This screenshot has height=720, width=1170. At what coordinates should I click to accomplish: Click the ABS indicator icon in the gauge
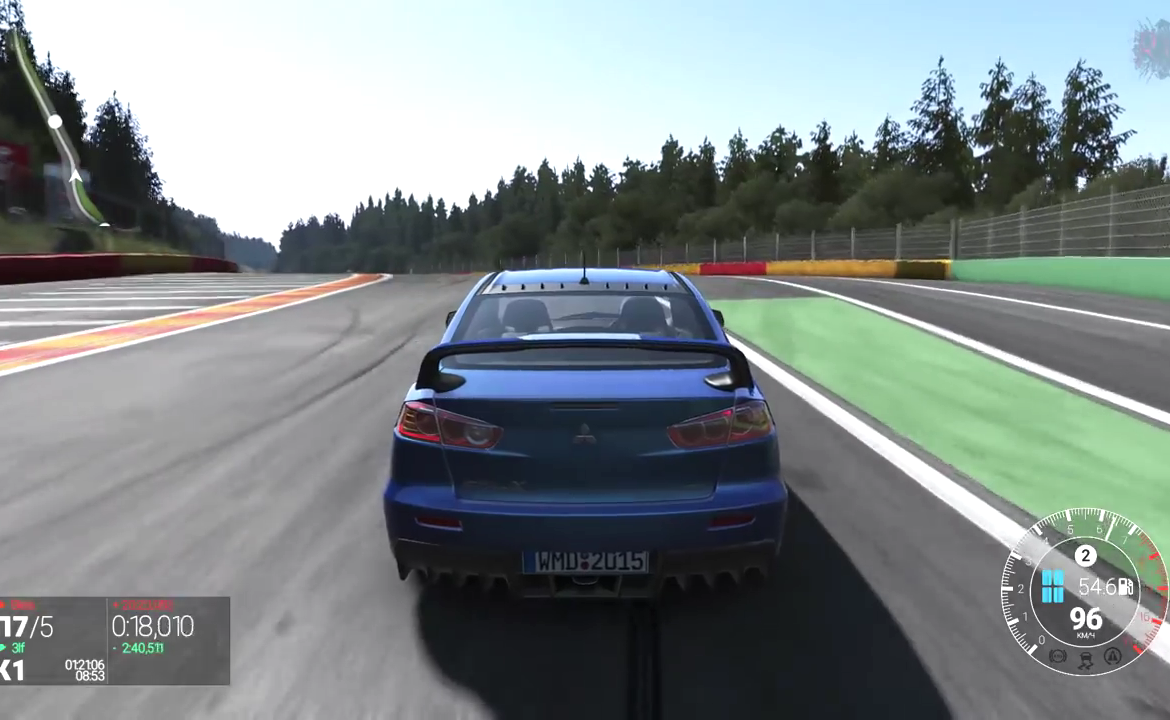point(1058,656)
